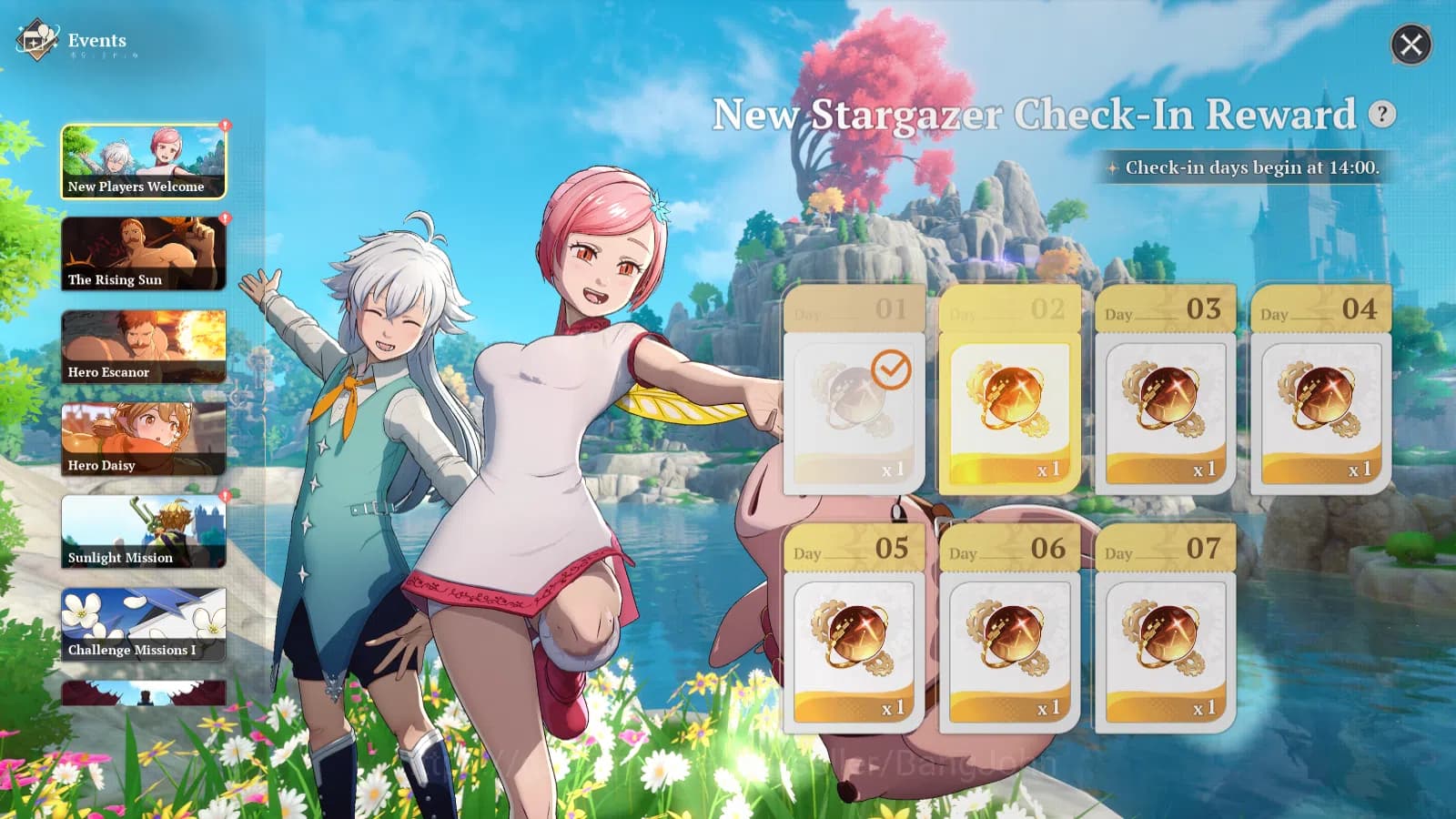This screenshot has height=819, width=1456.
Task: Select the Challenge Missions I event
Action: tap(143, 624)
